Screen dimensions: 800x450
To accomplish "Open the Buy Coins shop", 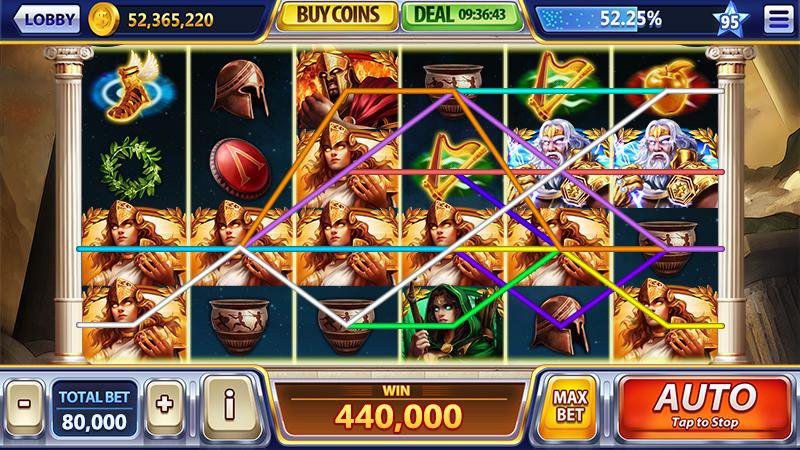I will pyautogui.click(x=334, y=17).
